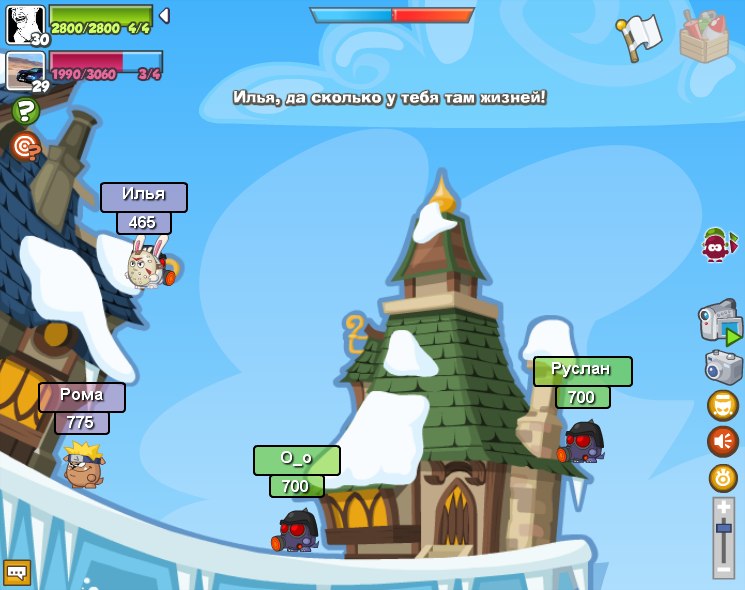Select the level 30 player avatar
This screenshot has width=745, height=590.
pyautogui.click(x=25, y=24)
